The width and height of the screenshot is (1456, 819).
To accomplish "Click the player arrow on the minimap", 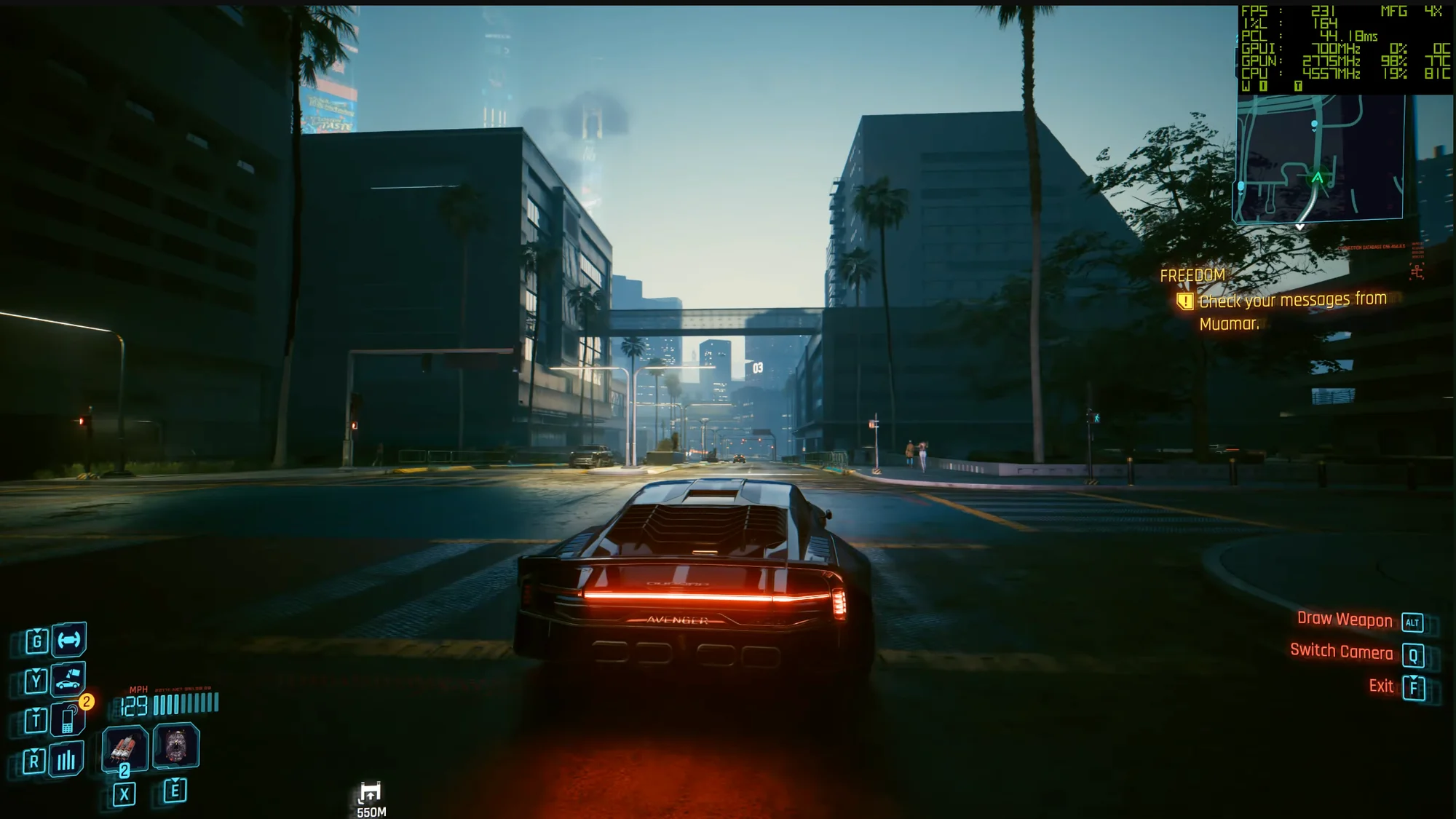I will tap(1320, 176).
